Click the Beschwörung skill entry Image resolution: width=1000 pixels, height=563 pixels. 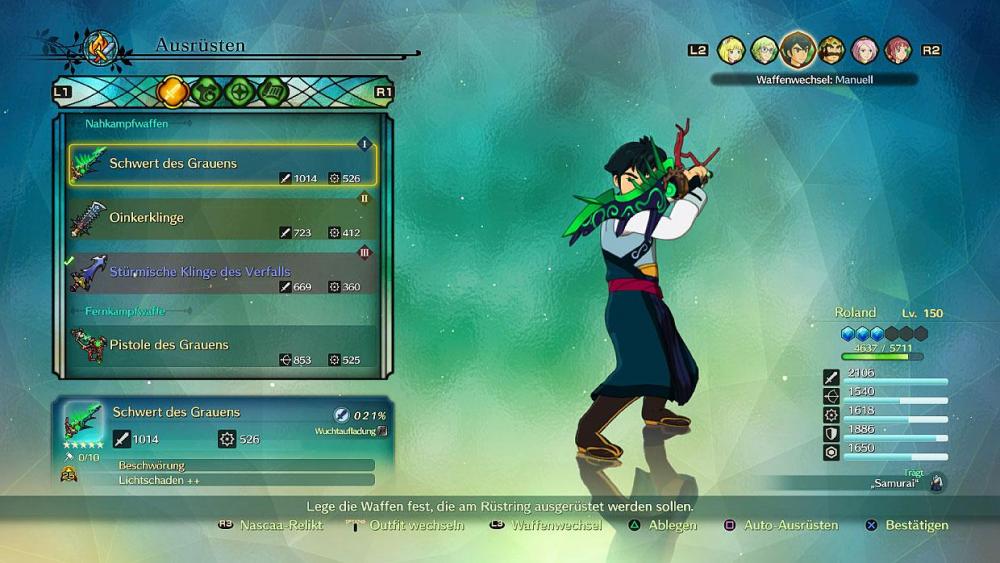click(x=244, y=465)
